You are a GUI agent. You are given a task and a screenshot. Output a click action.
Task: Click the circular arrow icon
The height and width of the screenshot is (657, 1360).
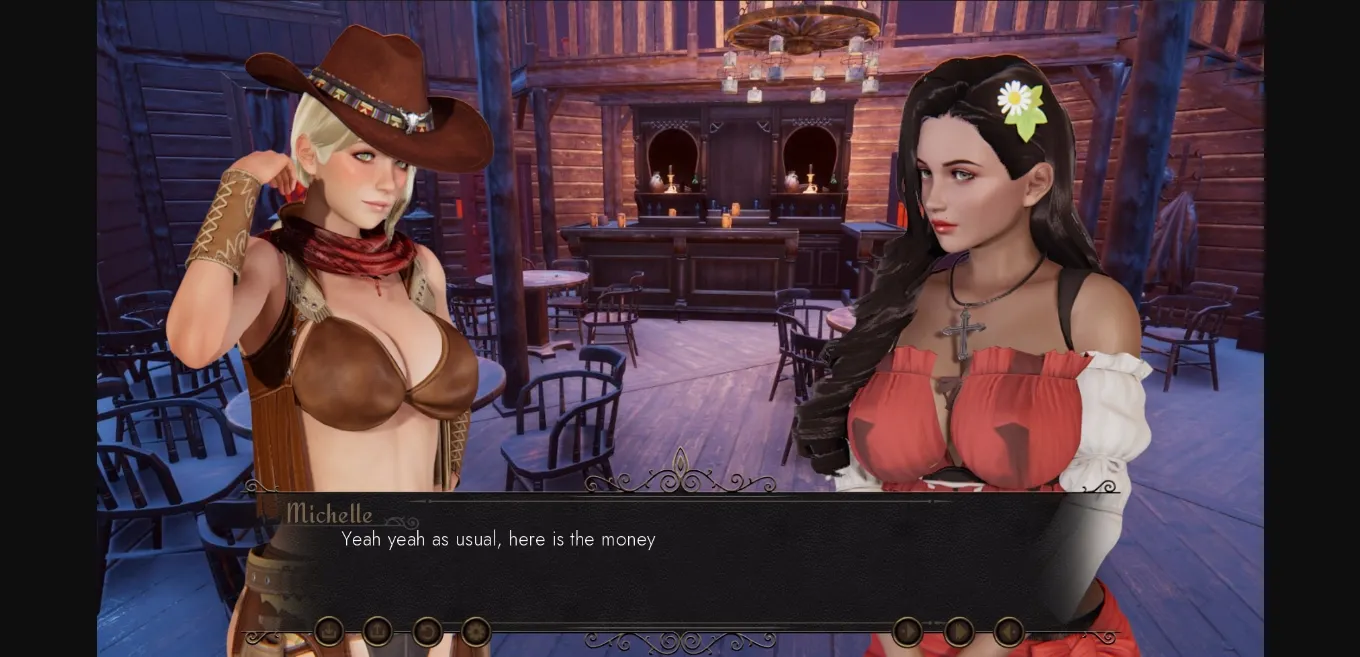(x=427, y=631)
